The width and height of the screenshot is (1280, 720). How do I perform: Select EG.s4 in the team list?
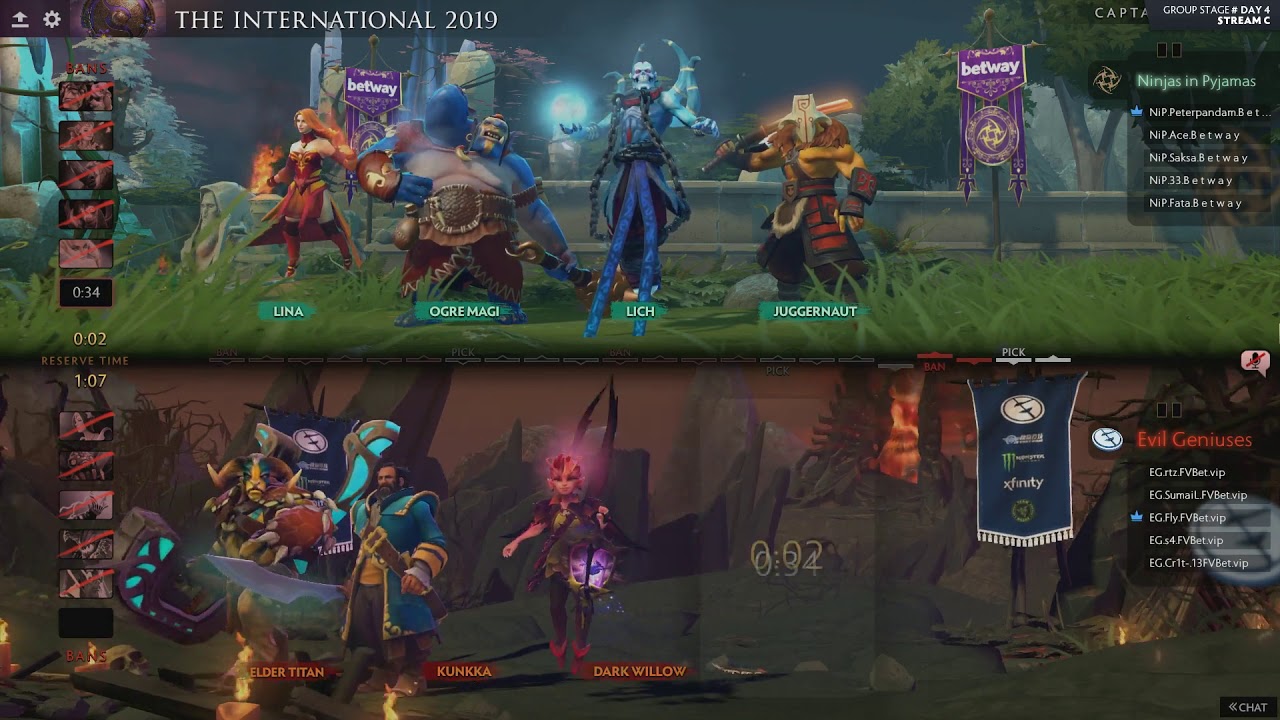(x=1186, y=541)
